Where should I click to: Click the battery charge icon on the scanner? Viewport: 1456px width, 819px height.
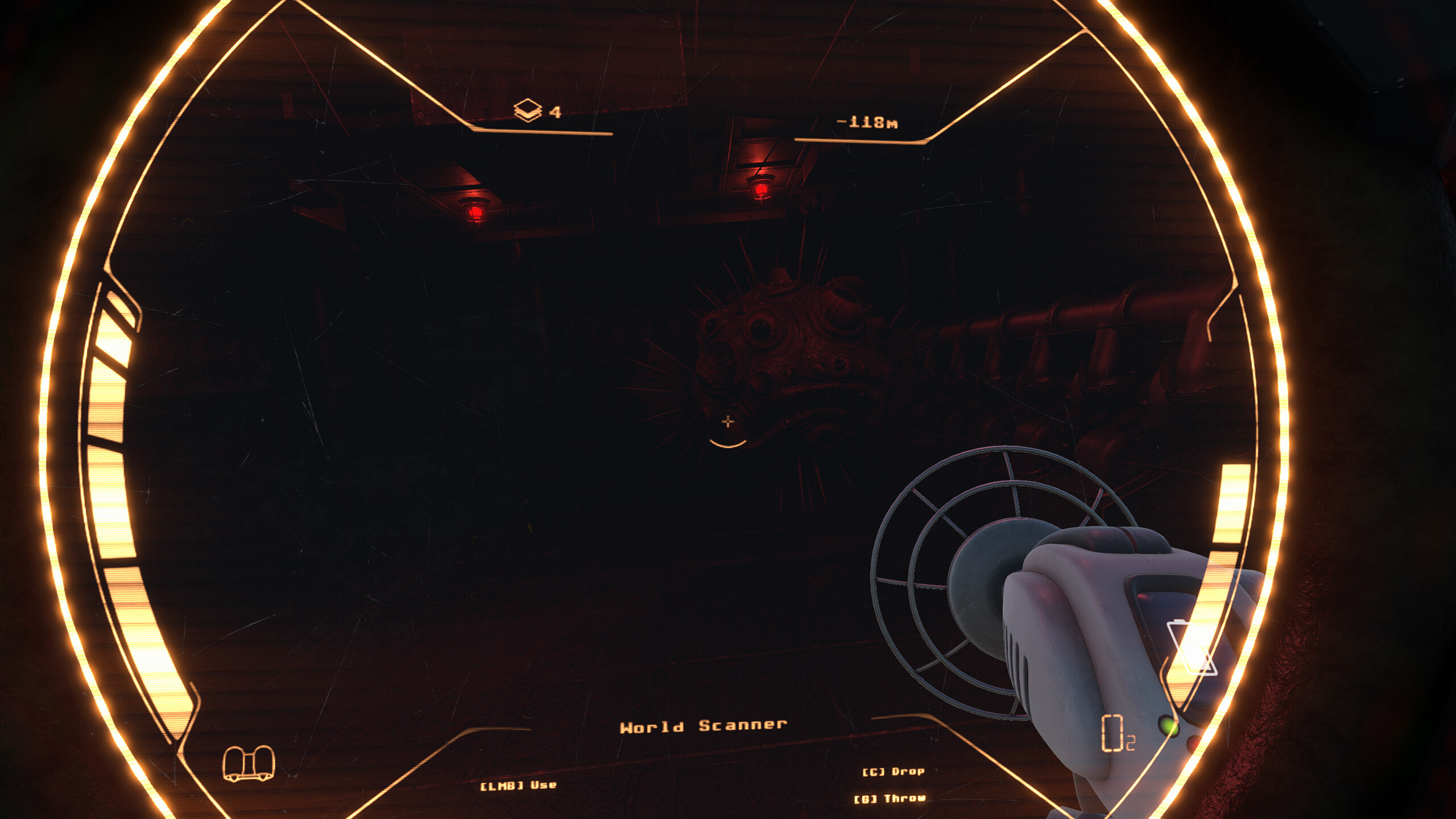(x=1191, y=646)
